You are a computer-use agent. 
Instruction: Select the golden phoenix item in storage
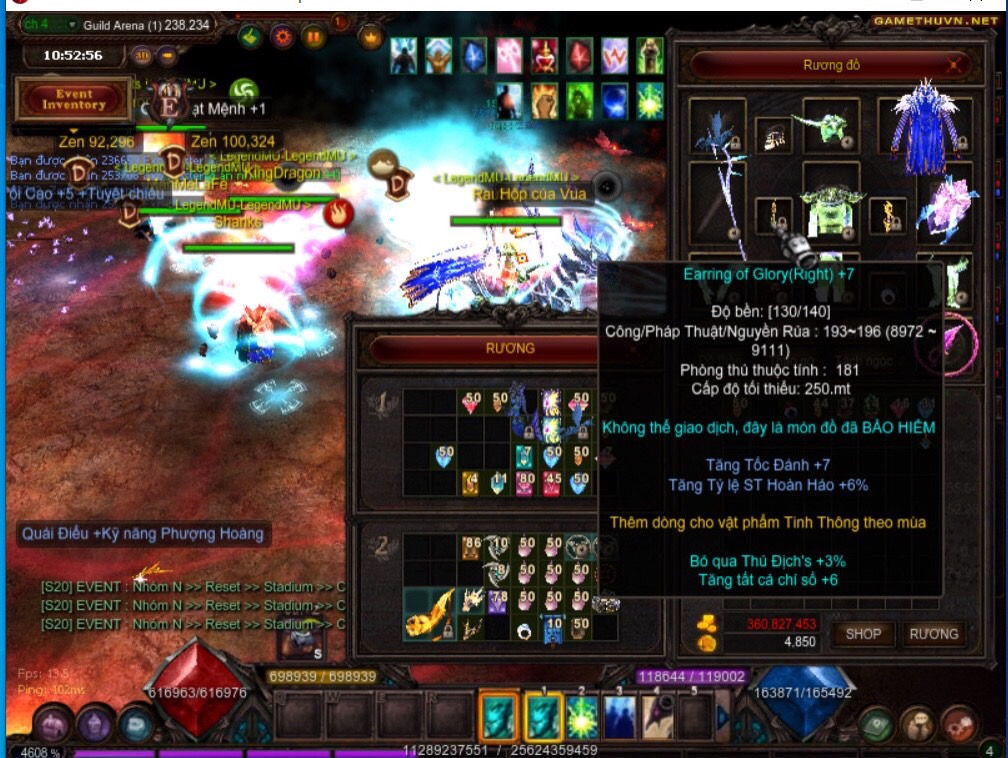(432, 612)
